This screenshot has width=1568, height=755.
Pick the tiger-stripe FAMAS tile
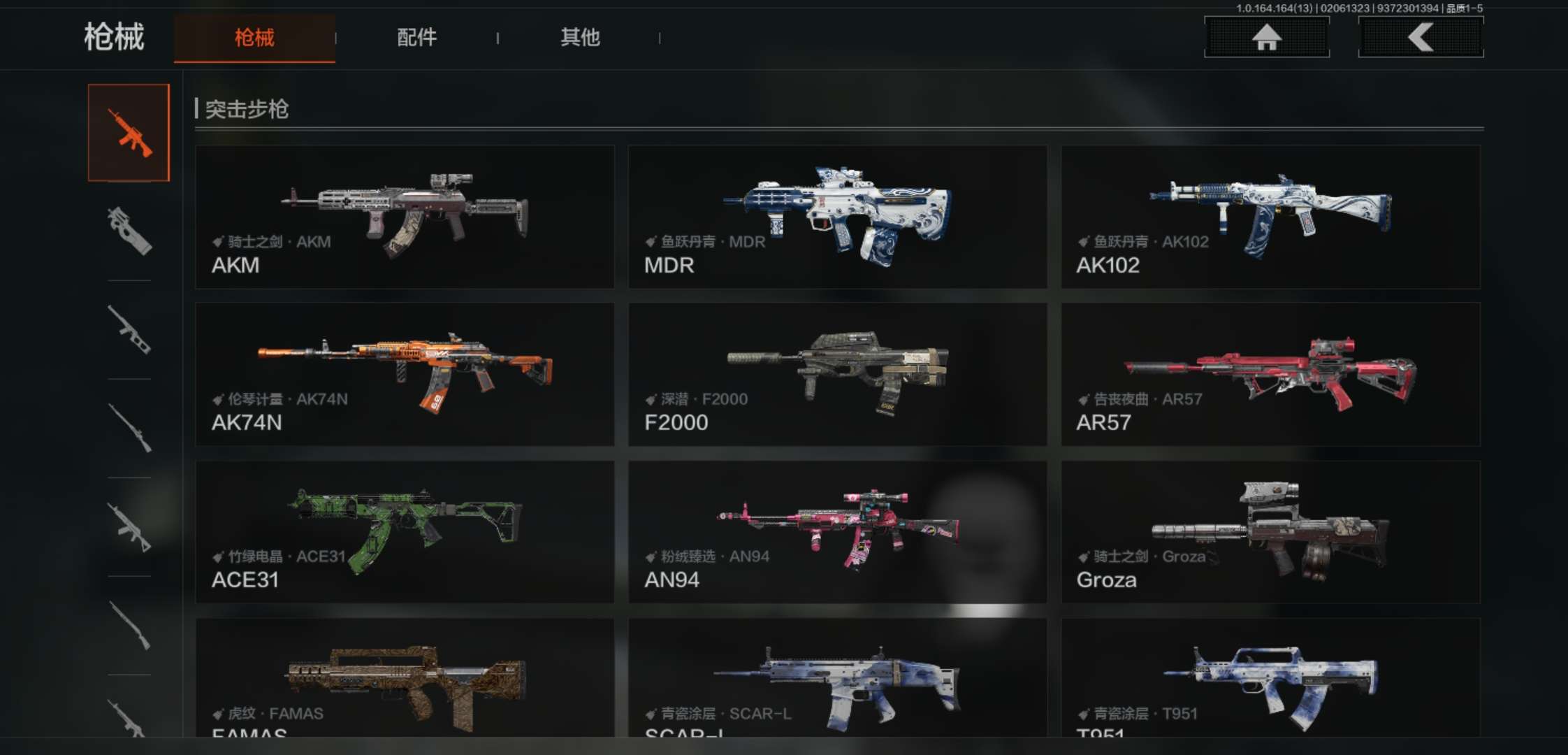coord(405,678)
